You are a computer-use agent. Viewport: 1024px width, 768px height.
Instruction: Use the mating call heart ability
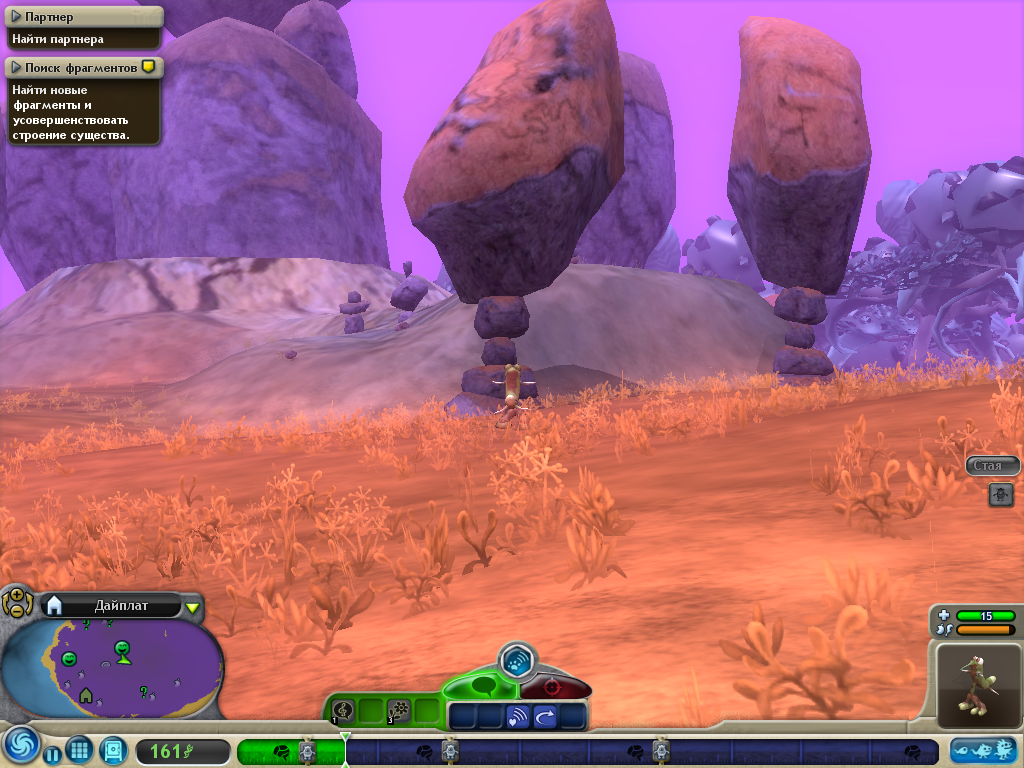[x=518, y=716]
